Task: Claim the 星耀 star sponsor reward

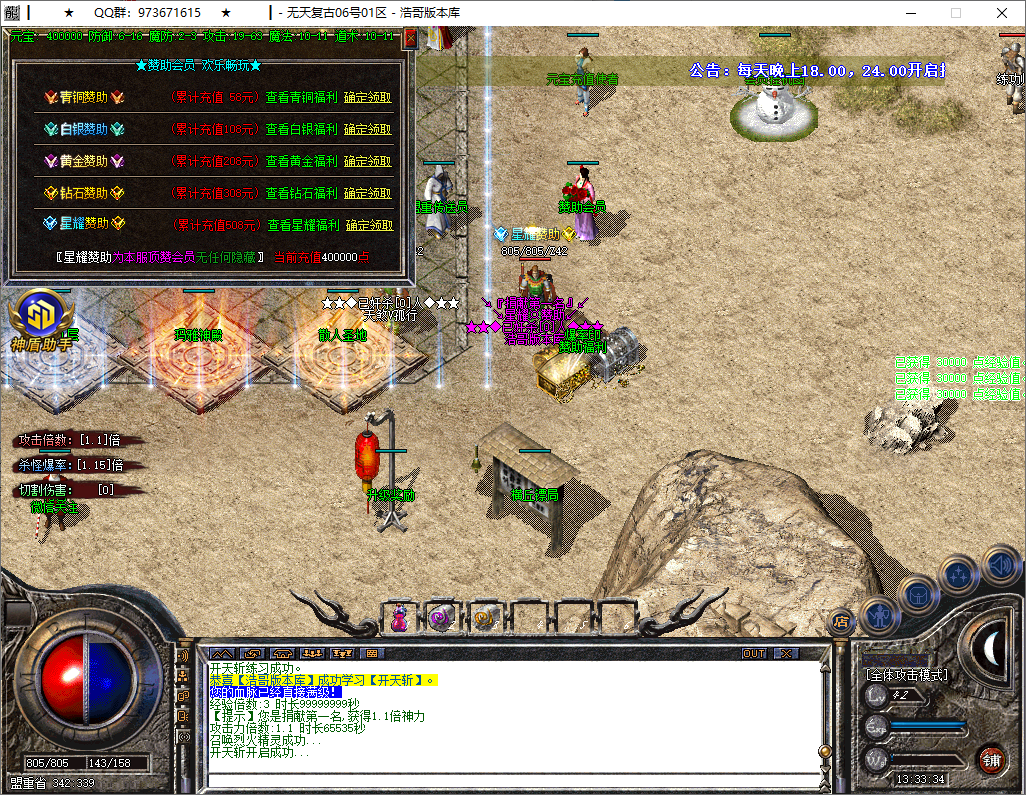Action: 368,225
